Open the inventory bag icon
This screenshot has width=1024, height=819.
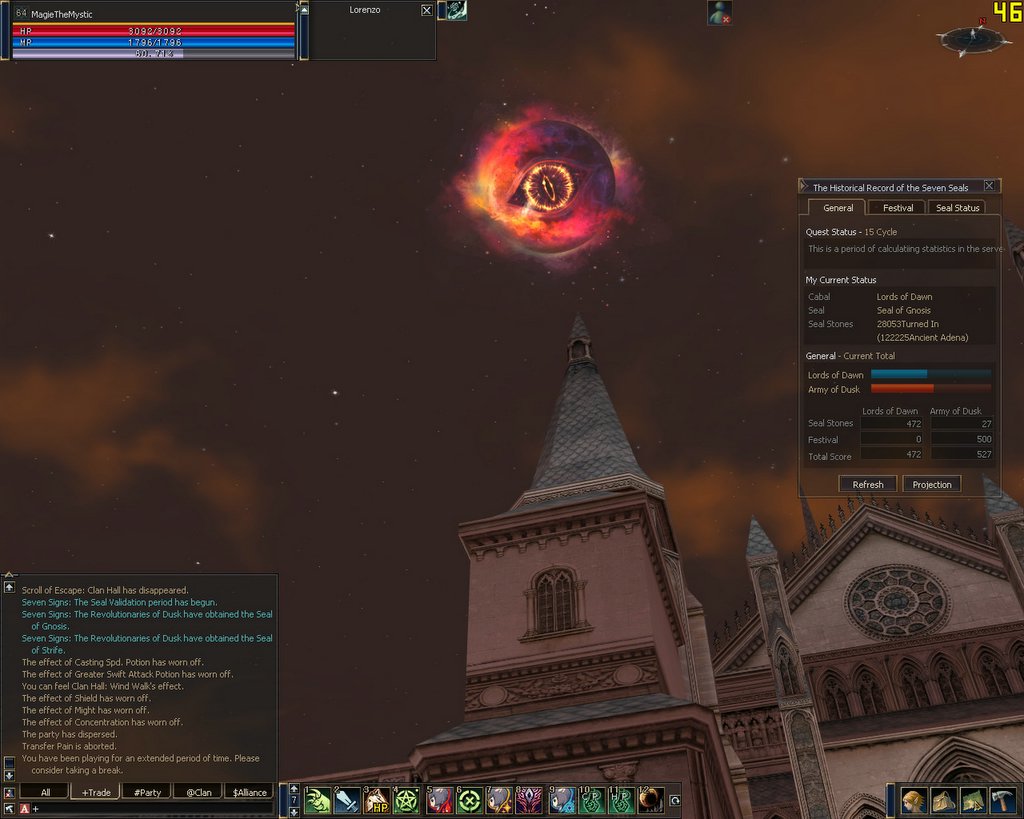click(944, 801)
